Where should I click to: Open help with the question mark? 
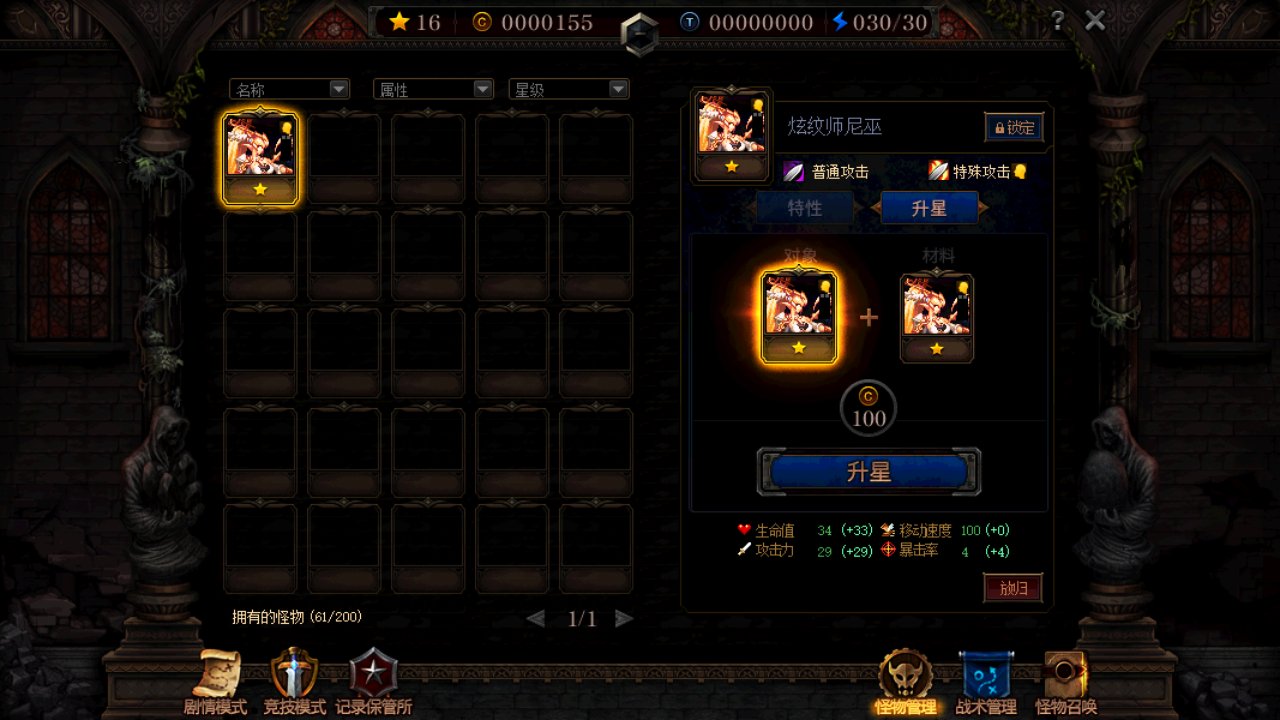pos(1057,21)
